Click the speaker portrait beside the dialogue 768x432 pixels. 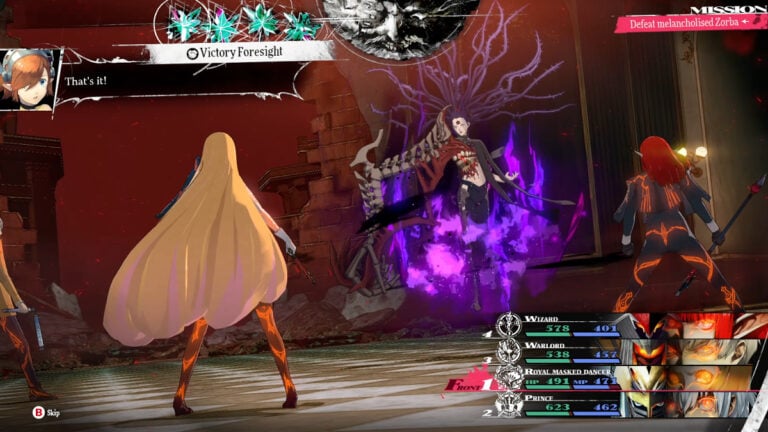(28, 78)
